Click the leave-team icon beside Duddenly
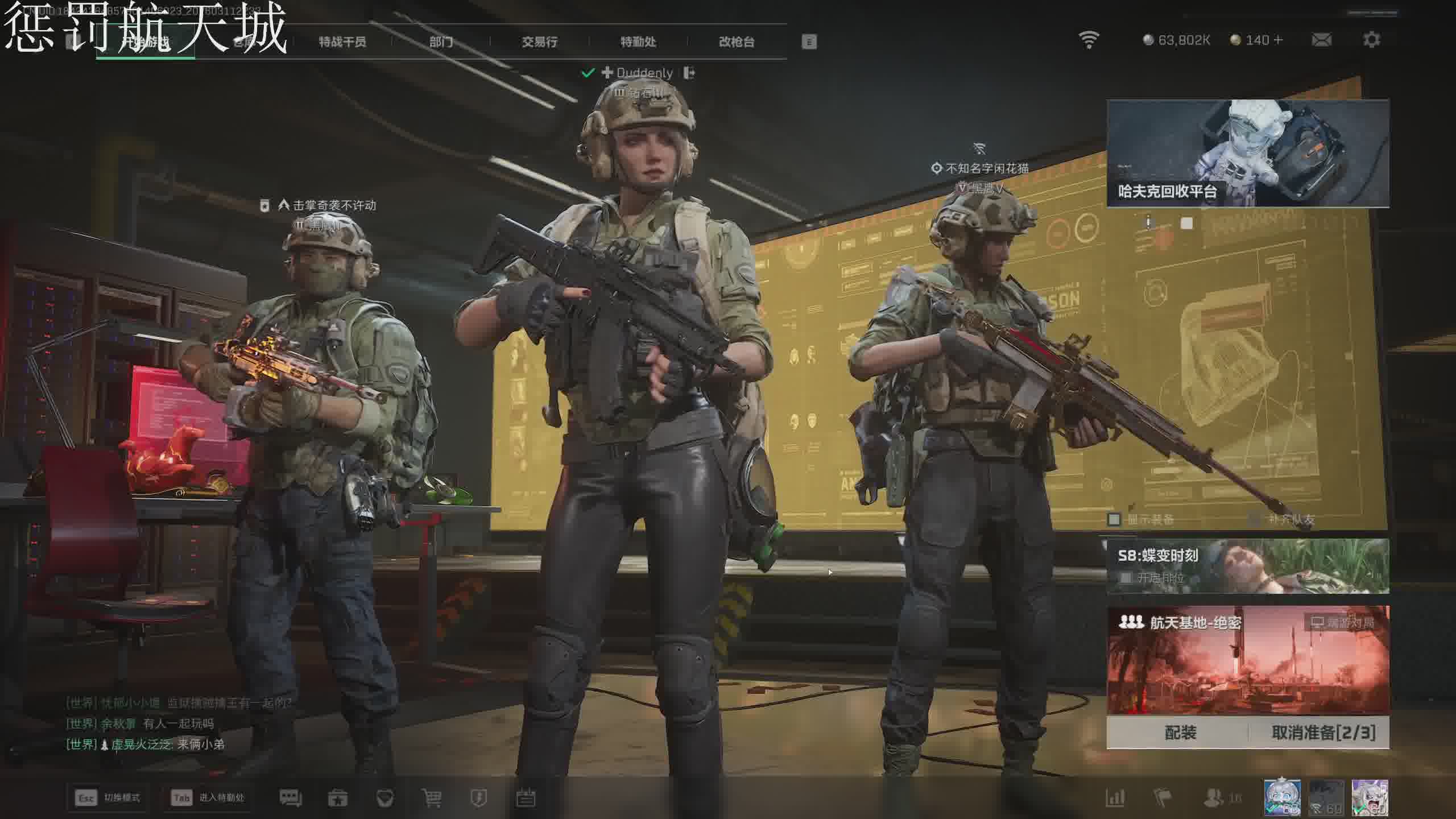 click(689, 73)
